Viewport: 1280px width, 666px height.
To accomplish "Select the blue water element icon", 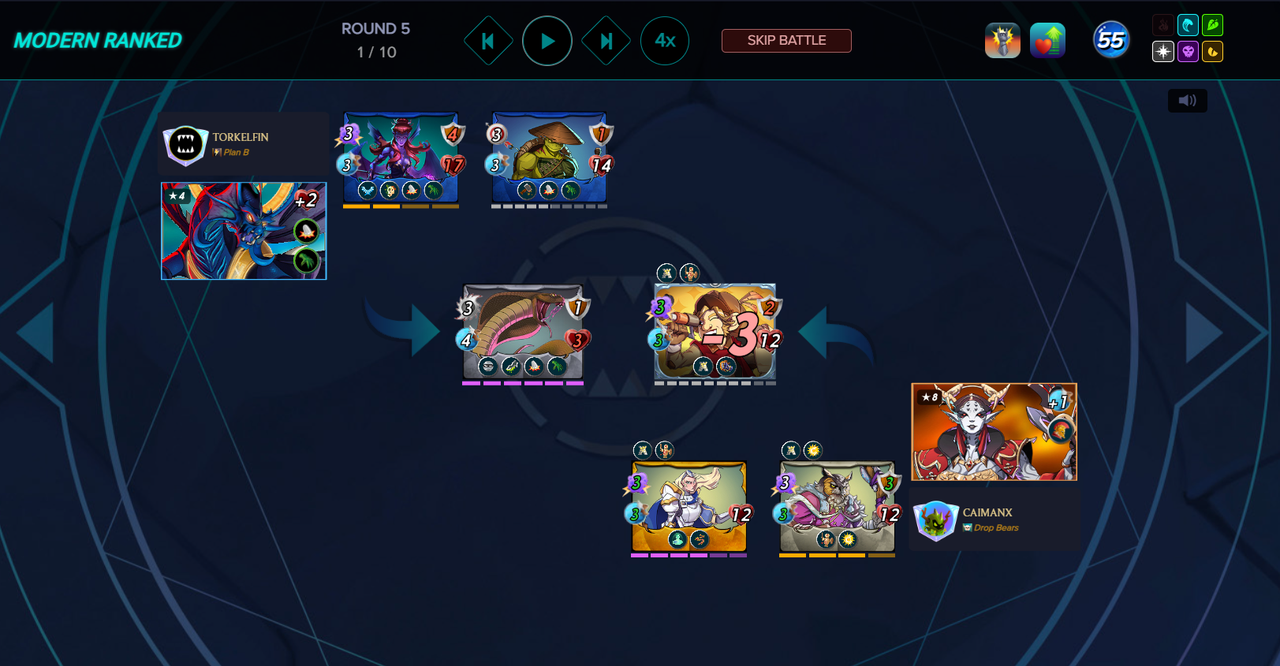I will pyautogui.click(x=1188, y=25).
